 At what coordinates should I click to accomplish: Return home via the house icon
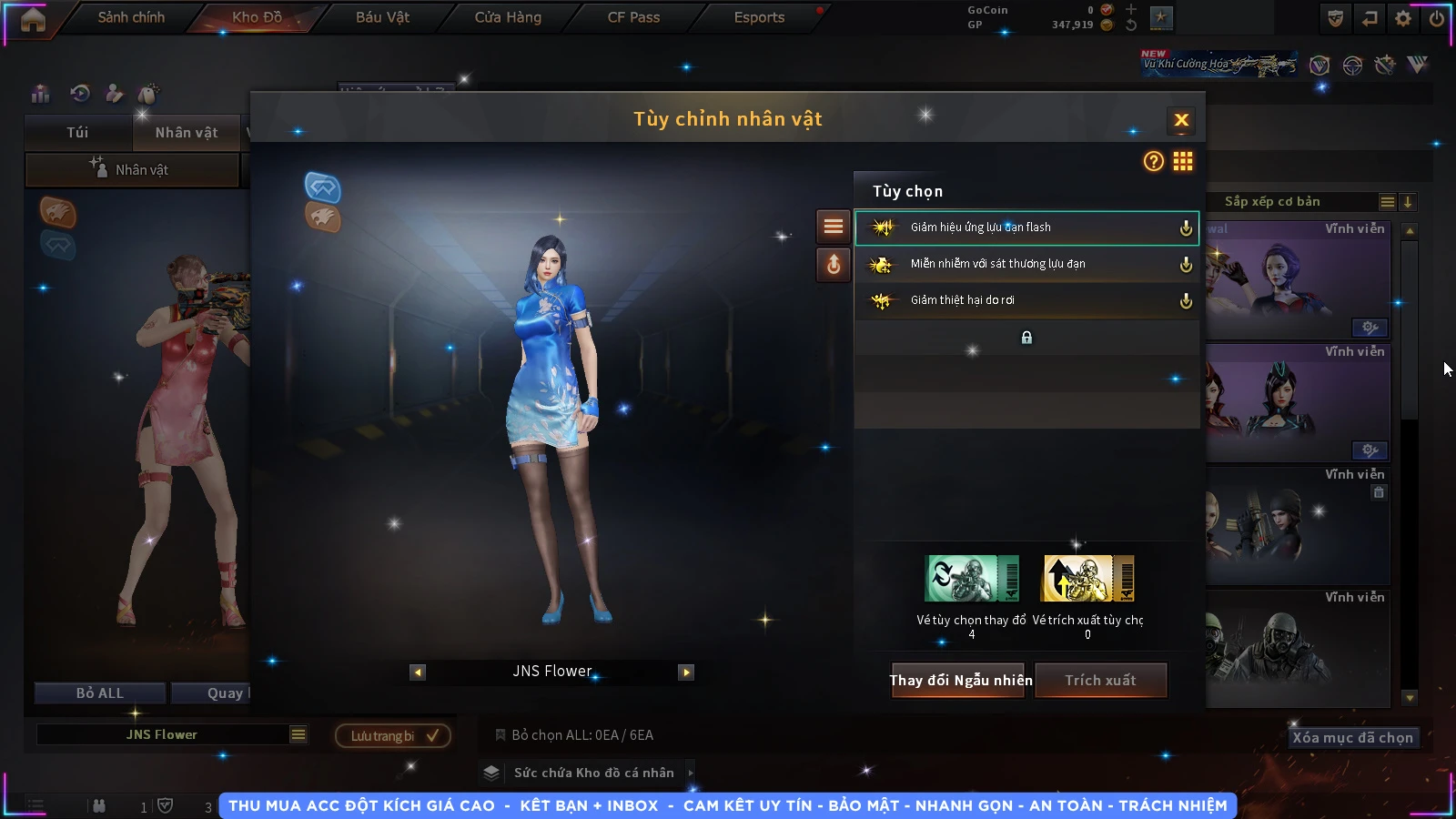coord(33,19)
